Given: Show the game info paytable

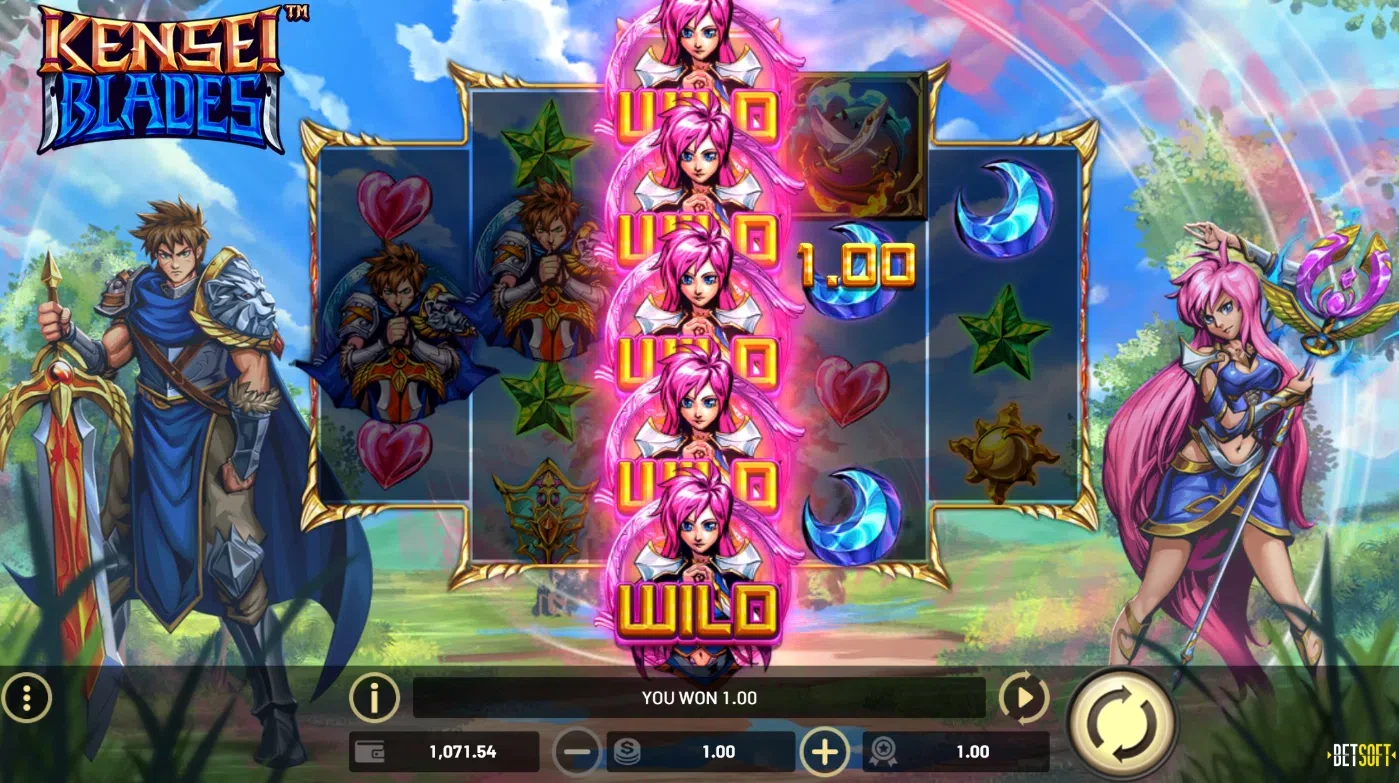Looking at the screenshot, I should [x=374, y=697].
